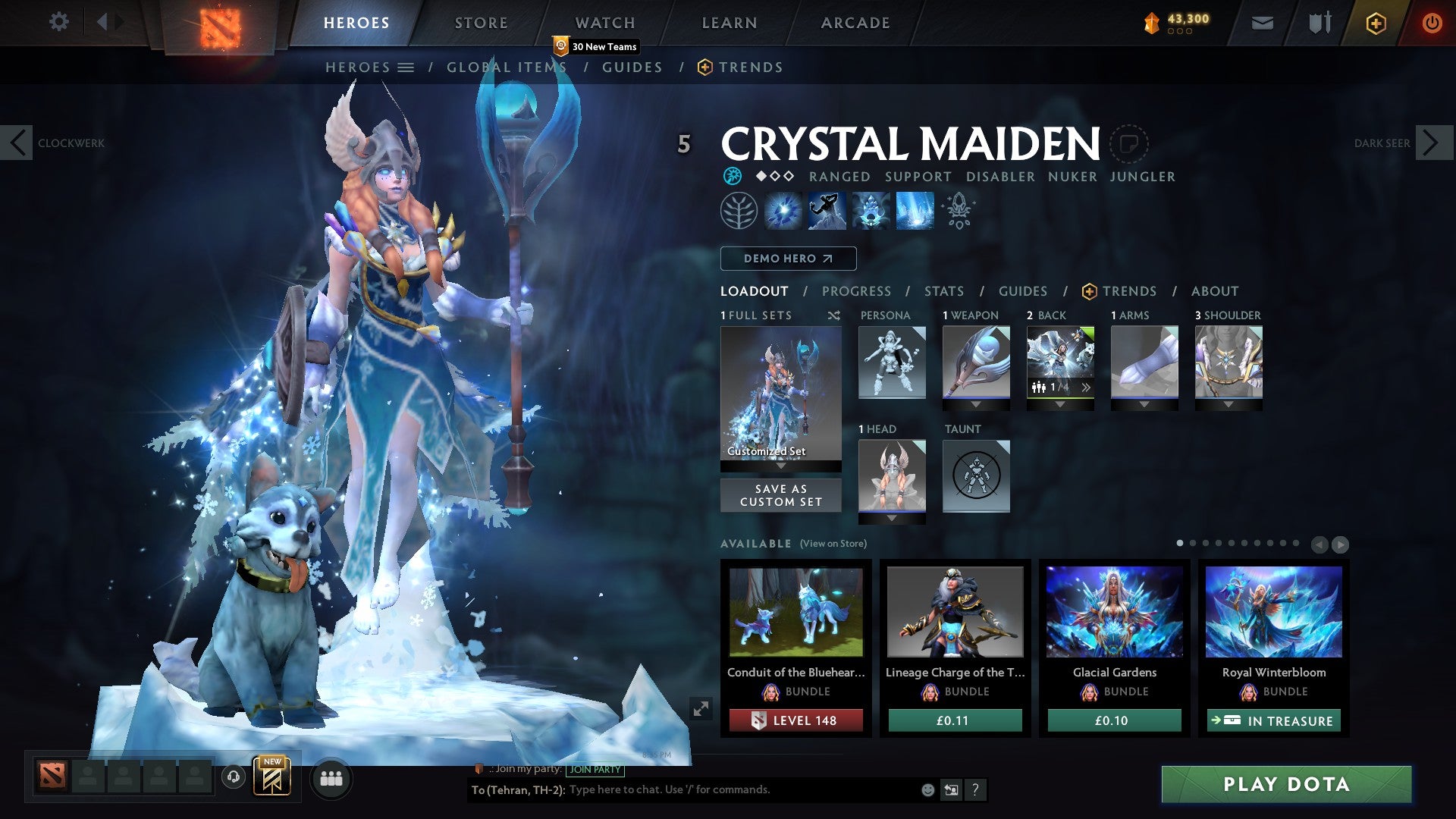
Task: Open the View on Store link
Action: point(833,544)
